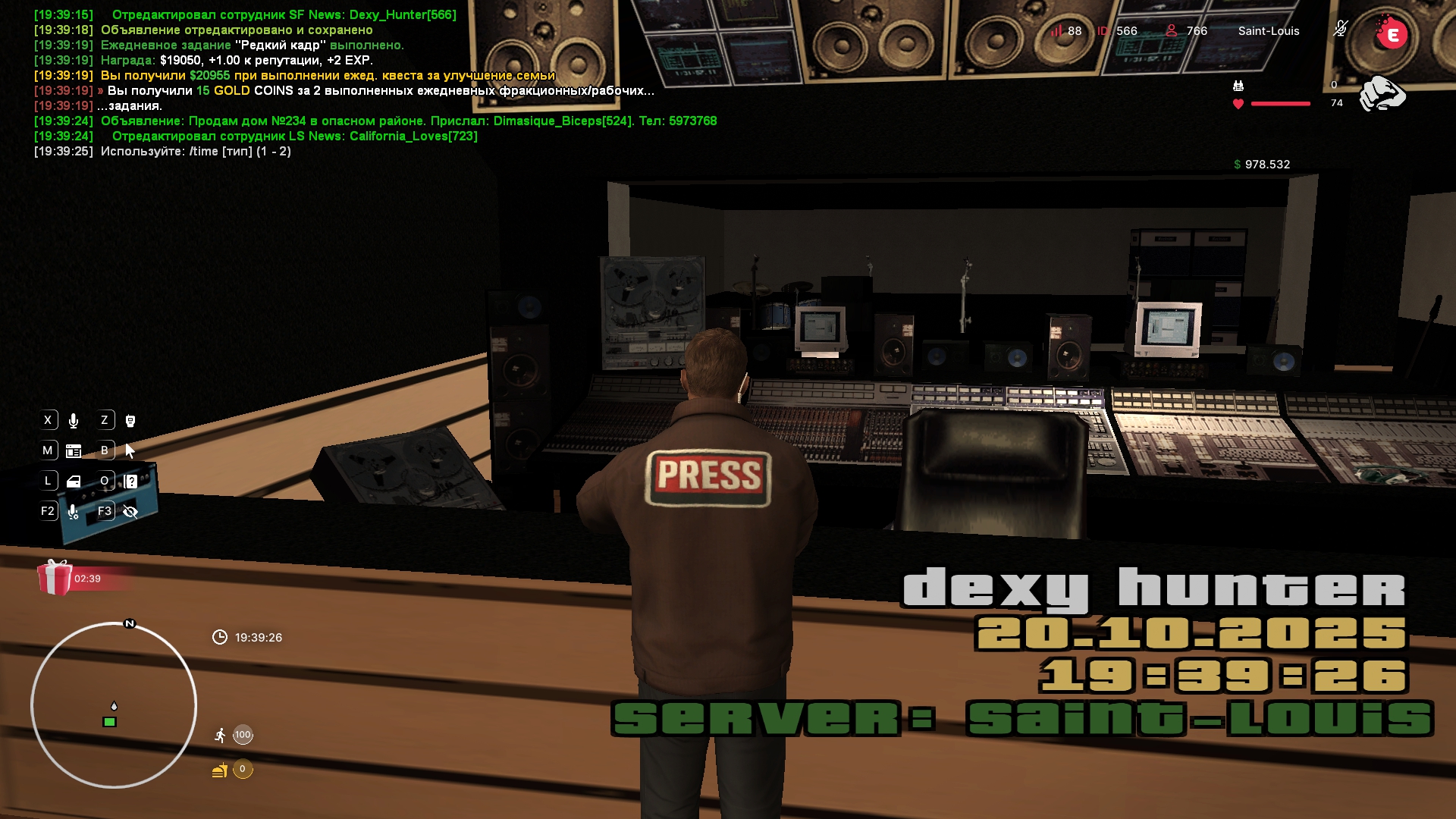Toggle the car door lock icon
This screenshot has width=1456, height=819.
(x=74, y=482)
